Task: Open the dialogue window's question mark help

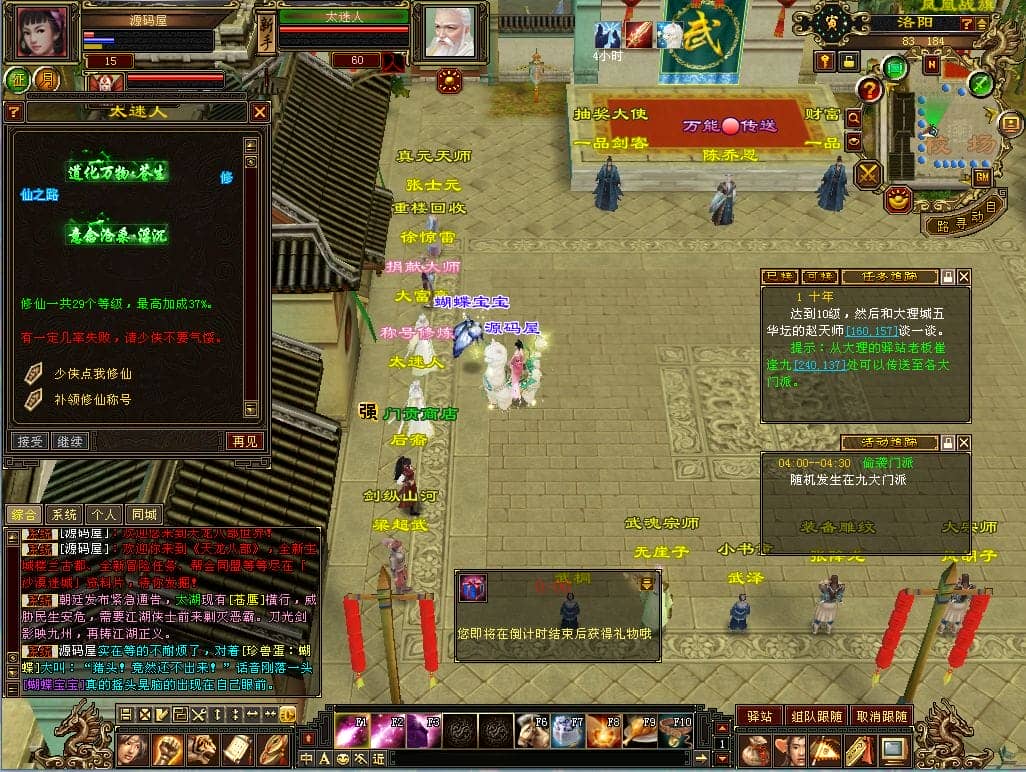Action: (14, 112)
